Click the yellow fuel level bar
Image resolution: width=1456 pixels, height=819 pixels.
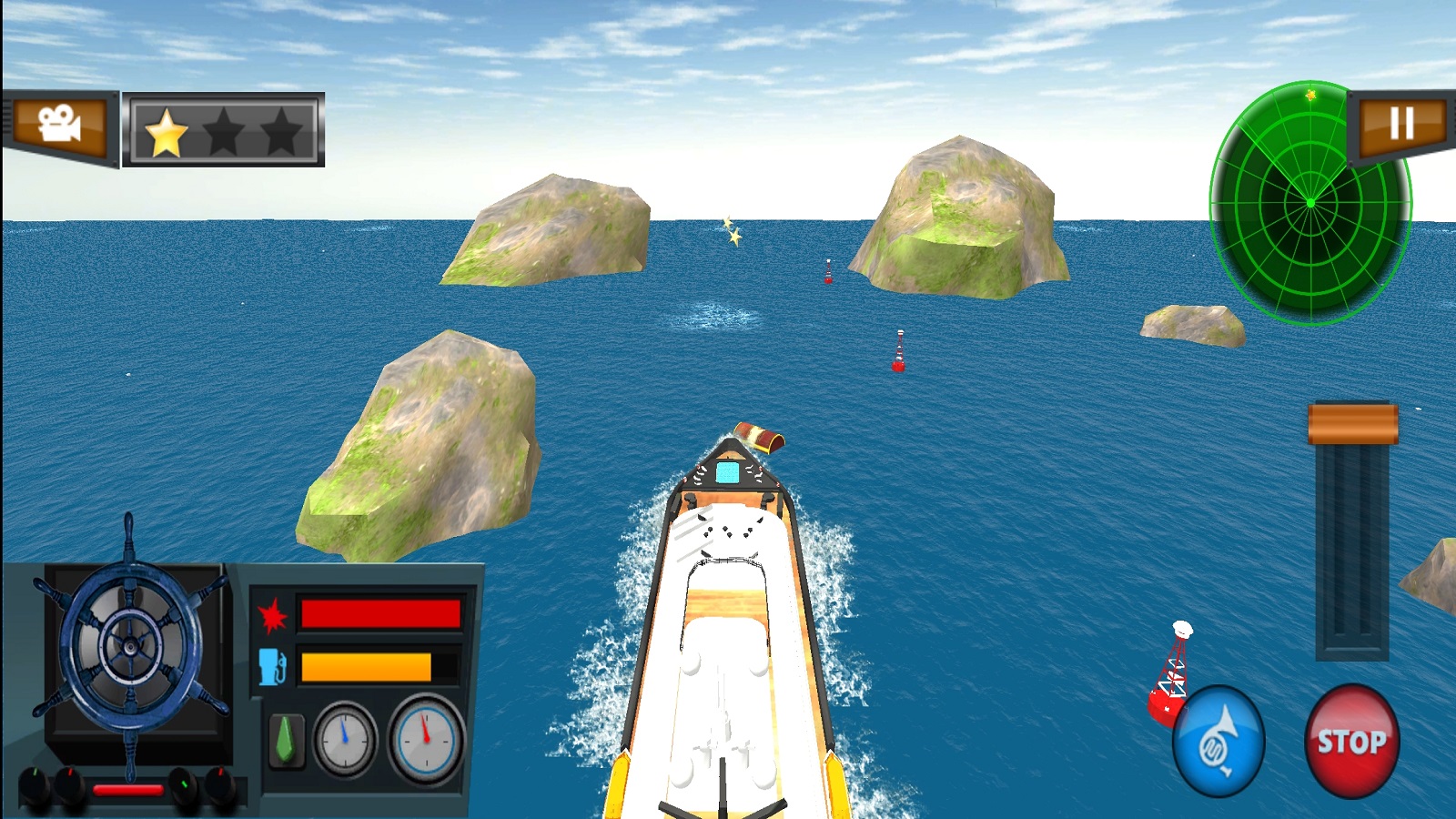click(364, 665)
